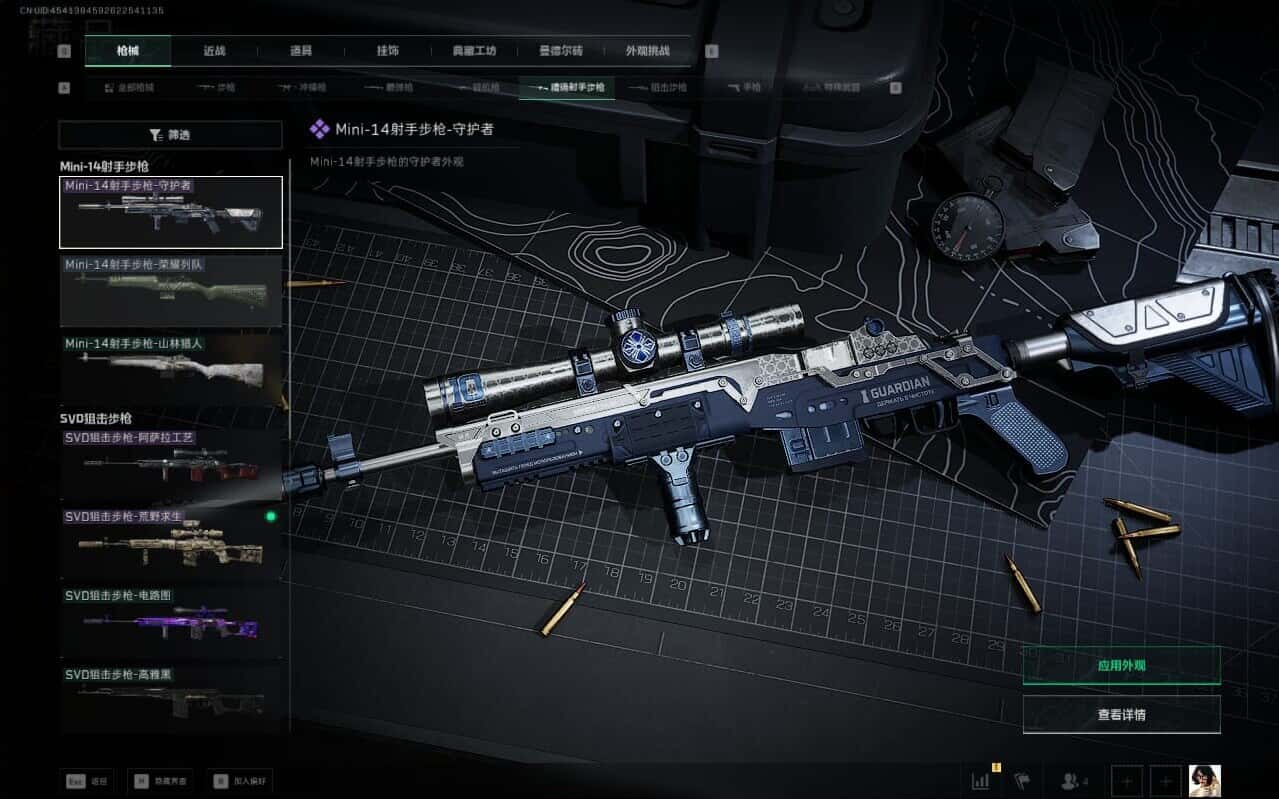Choose the SVD 荒野求生 skin
Image resolution: width=1279 pixels, height=799 pixels.
pos(171,543)
